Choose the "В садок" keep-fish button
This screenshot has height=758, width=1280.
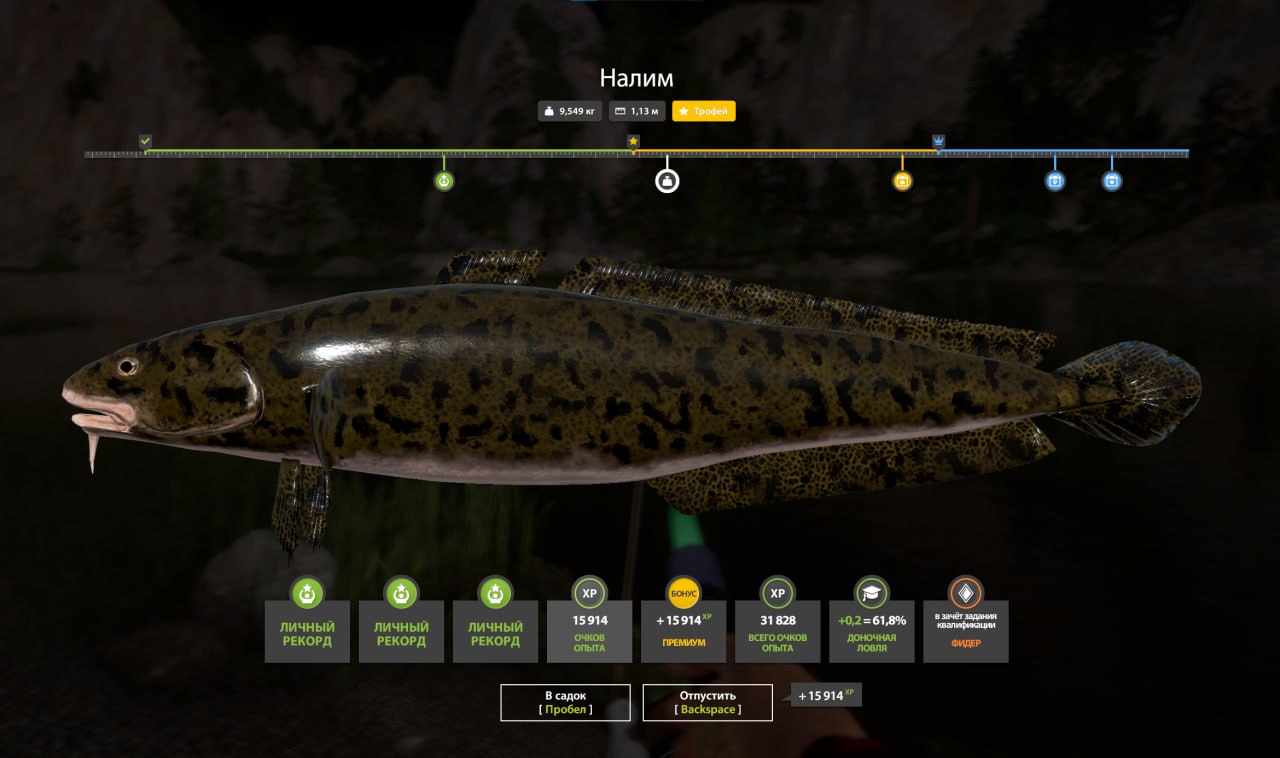point(565,702)
